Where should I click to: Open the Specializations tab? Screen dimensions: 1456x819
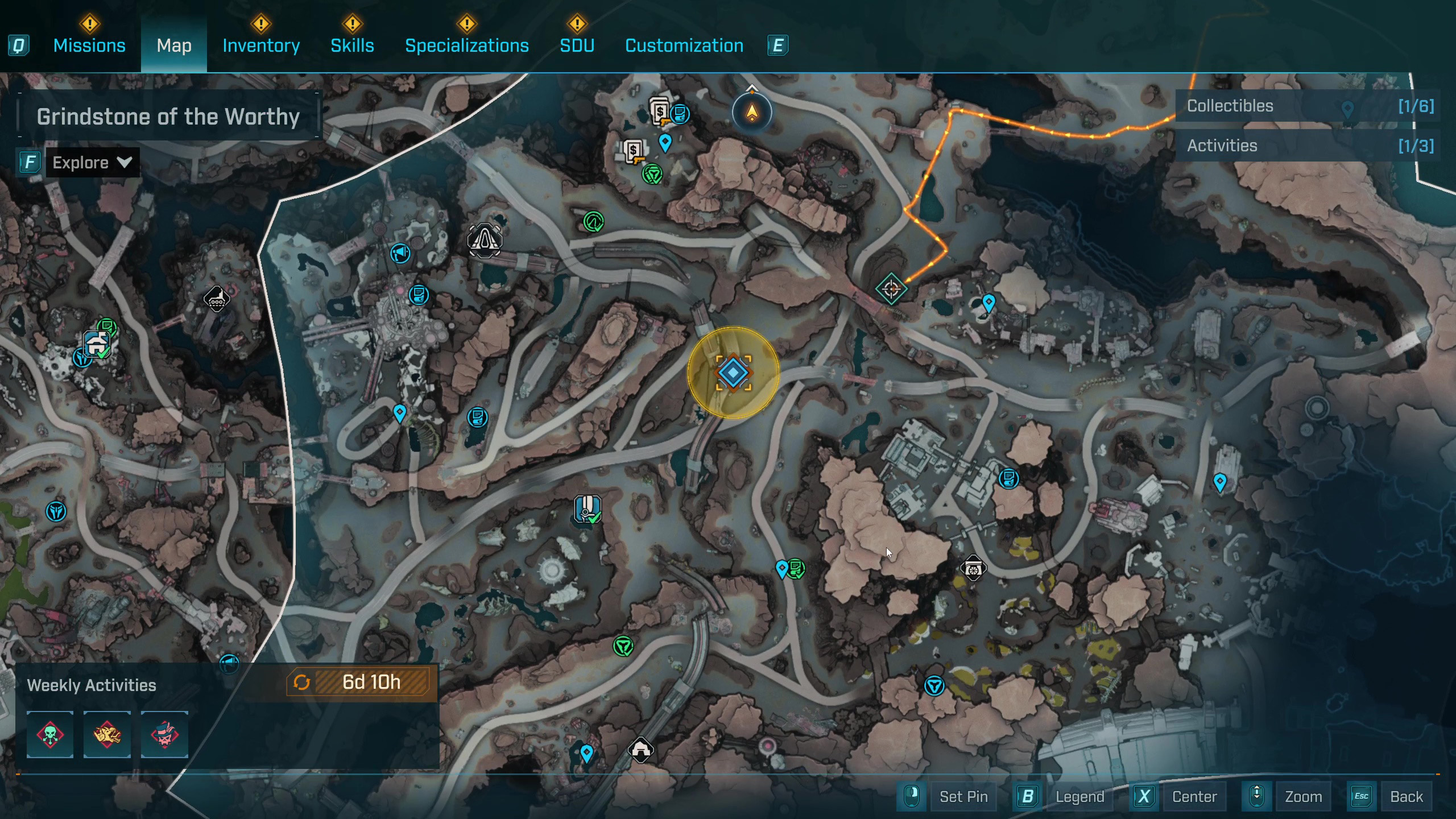coord(466,45)
